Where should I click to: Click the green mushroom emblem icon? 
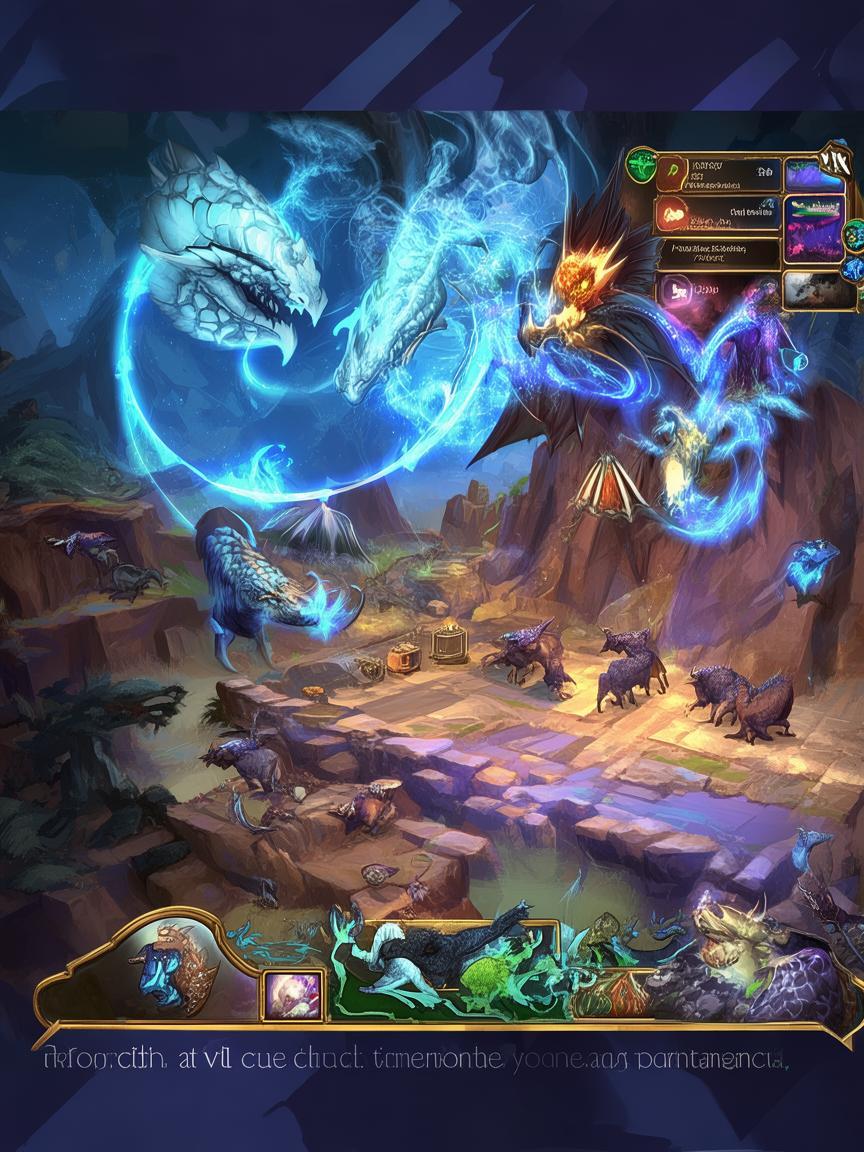pyautogui.click(x=641, y=163)
